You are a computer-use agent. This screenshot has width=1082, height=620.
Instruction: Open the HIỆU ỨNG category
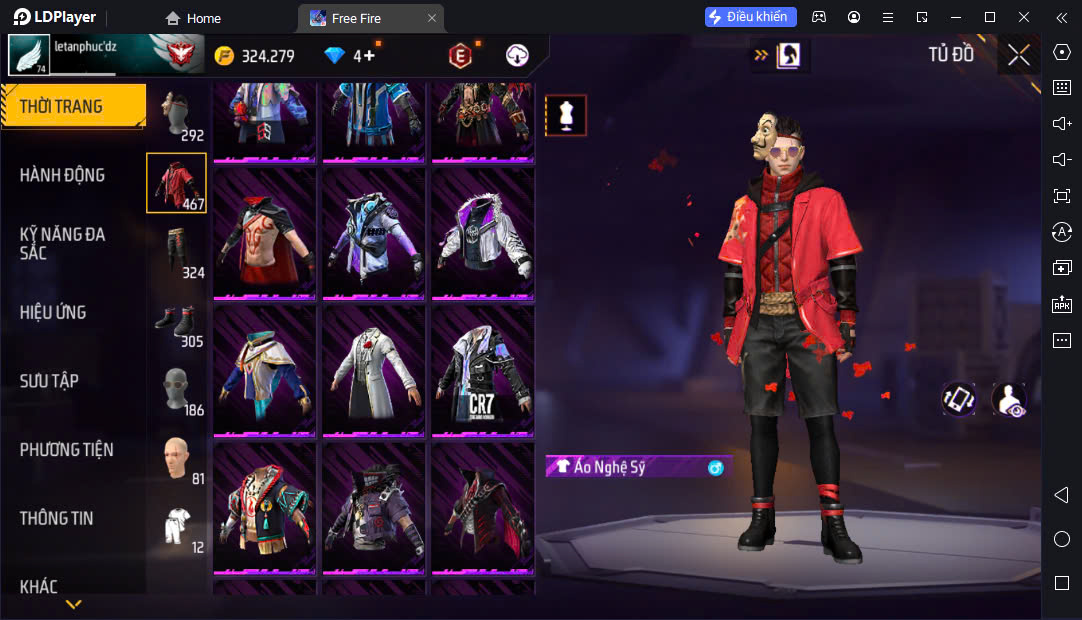[53, 312]
